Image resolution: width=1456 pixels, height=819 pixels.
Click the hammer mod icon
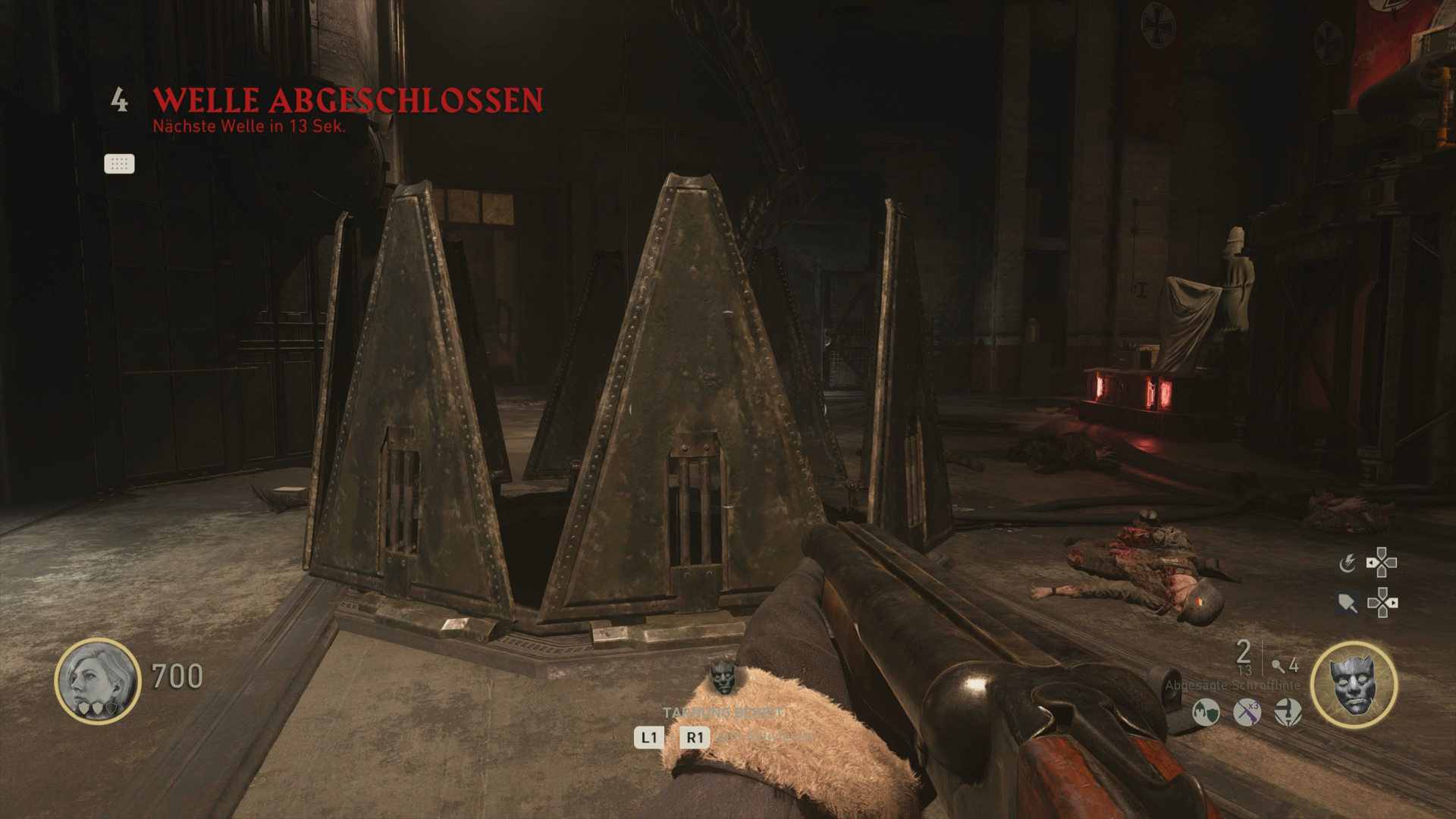1288,713
